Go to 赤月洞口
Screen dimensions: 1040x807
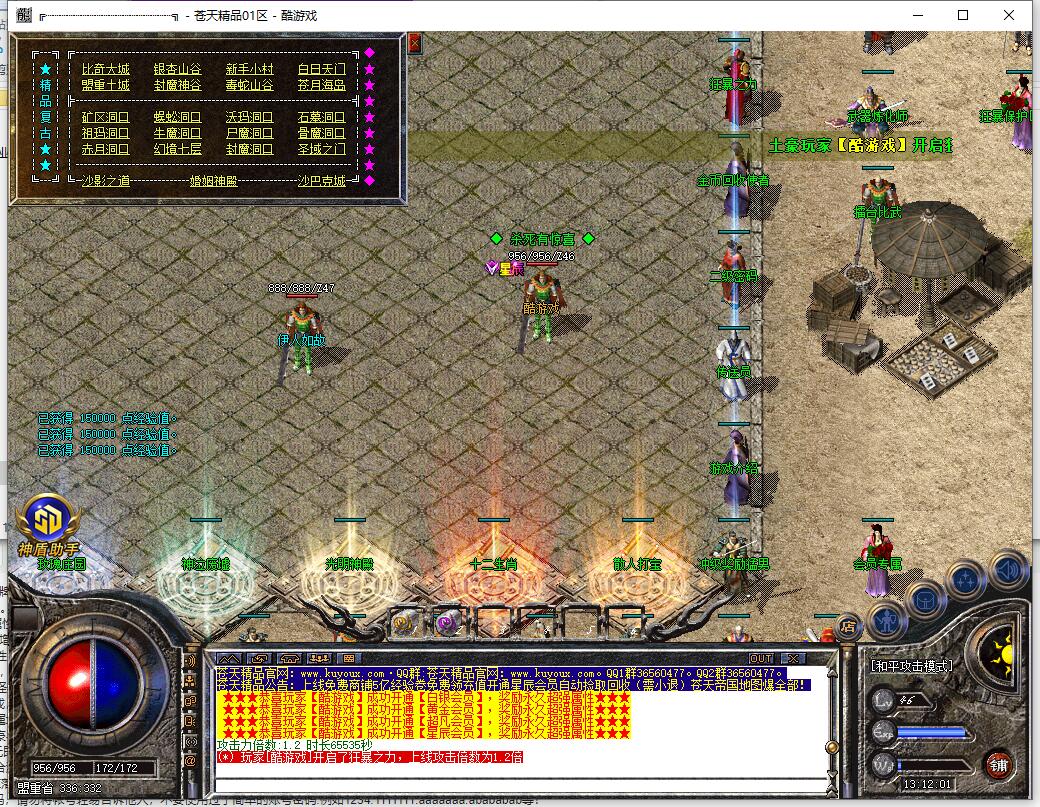(105, 149)
